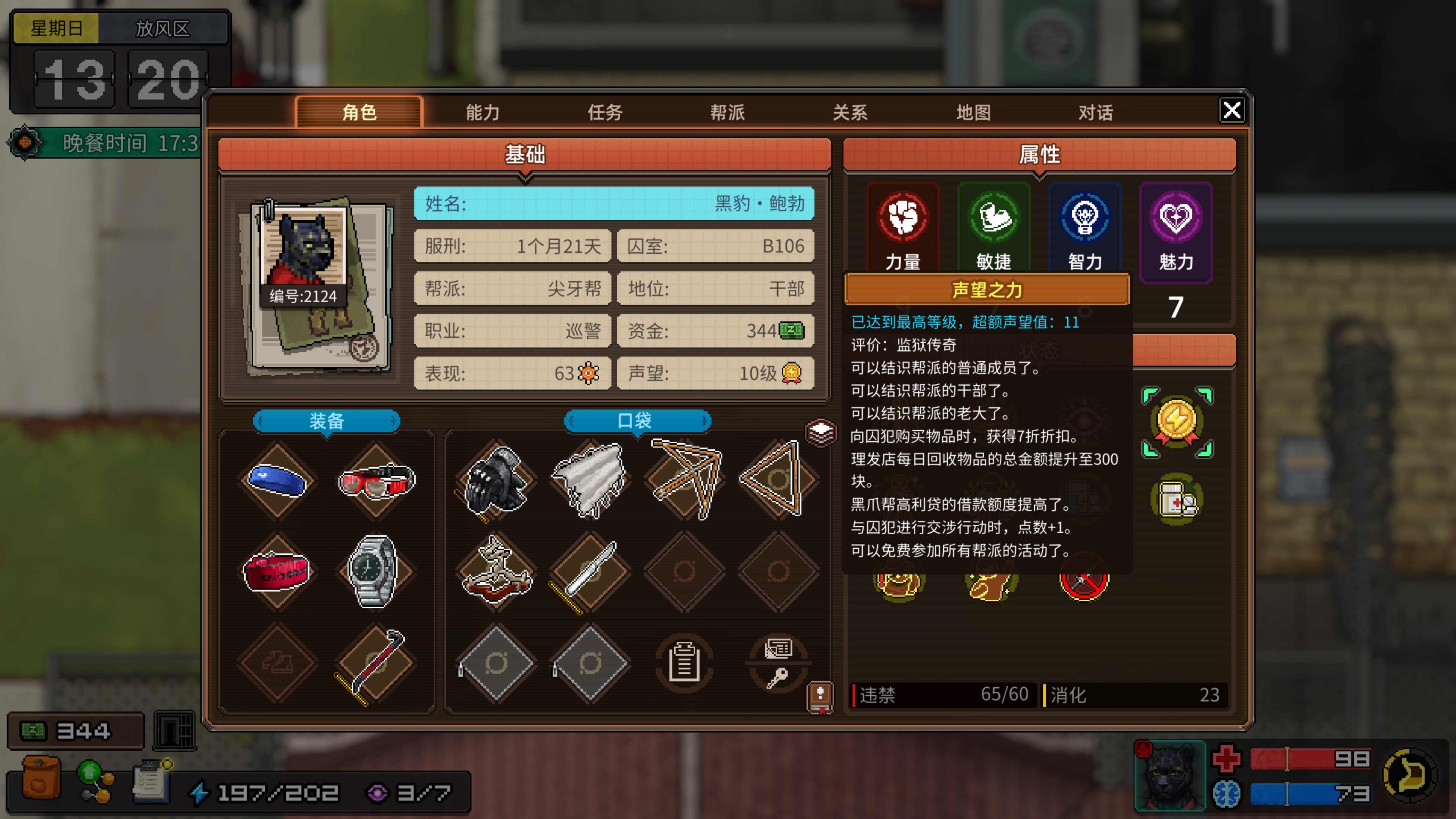This screenshot has height=819, width=1456.
Task: Open the clipboard icon in pocket panel
Action: pos(684,663)
